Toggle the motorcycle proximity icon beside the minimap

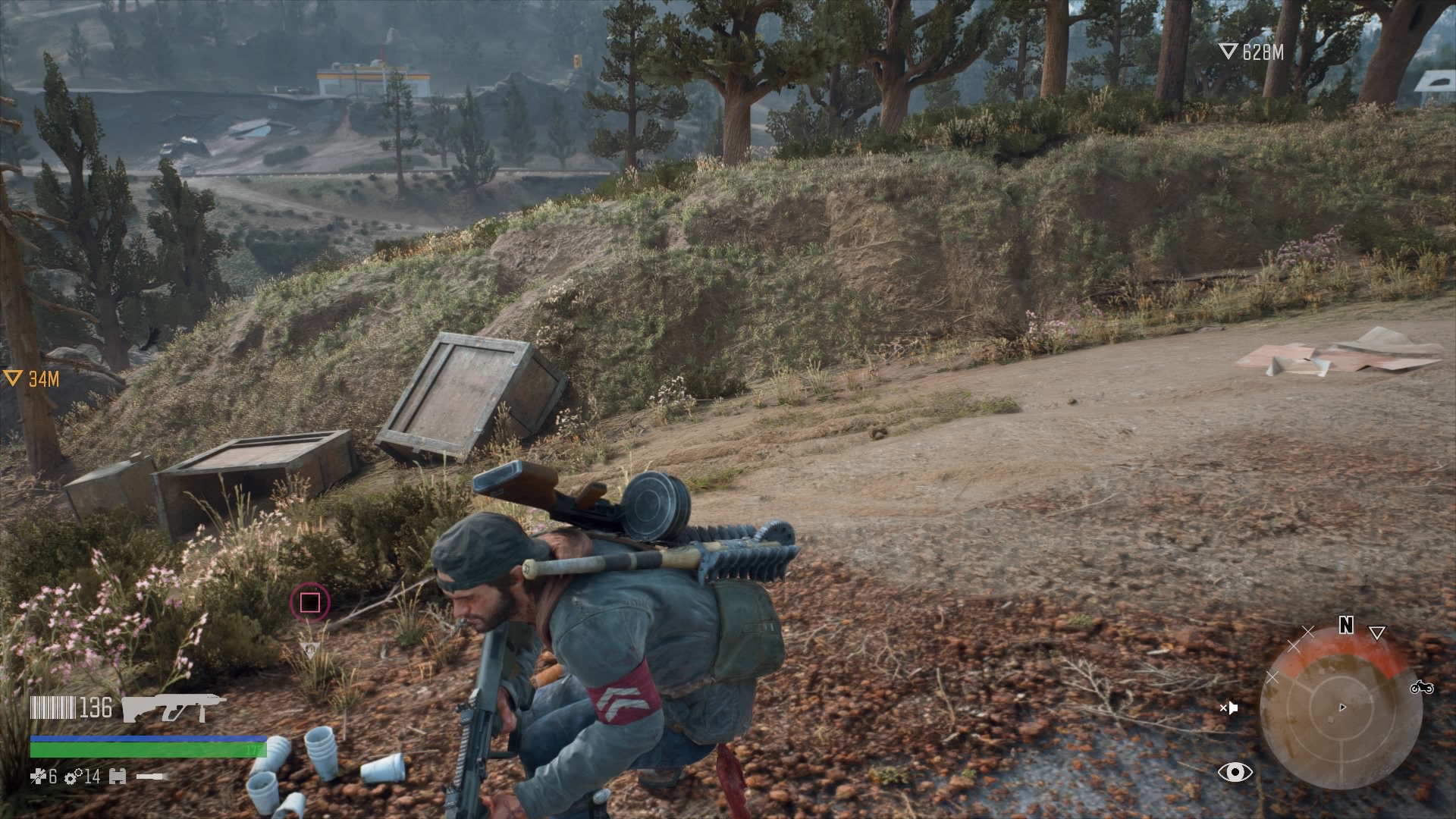click(1423, 689)
